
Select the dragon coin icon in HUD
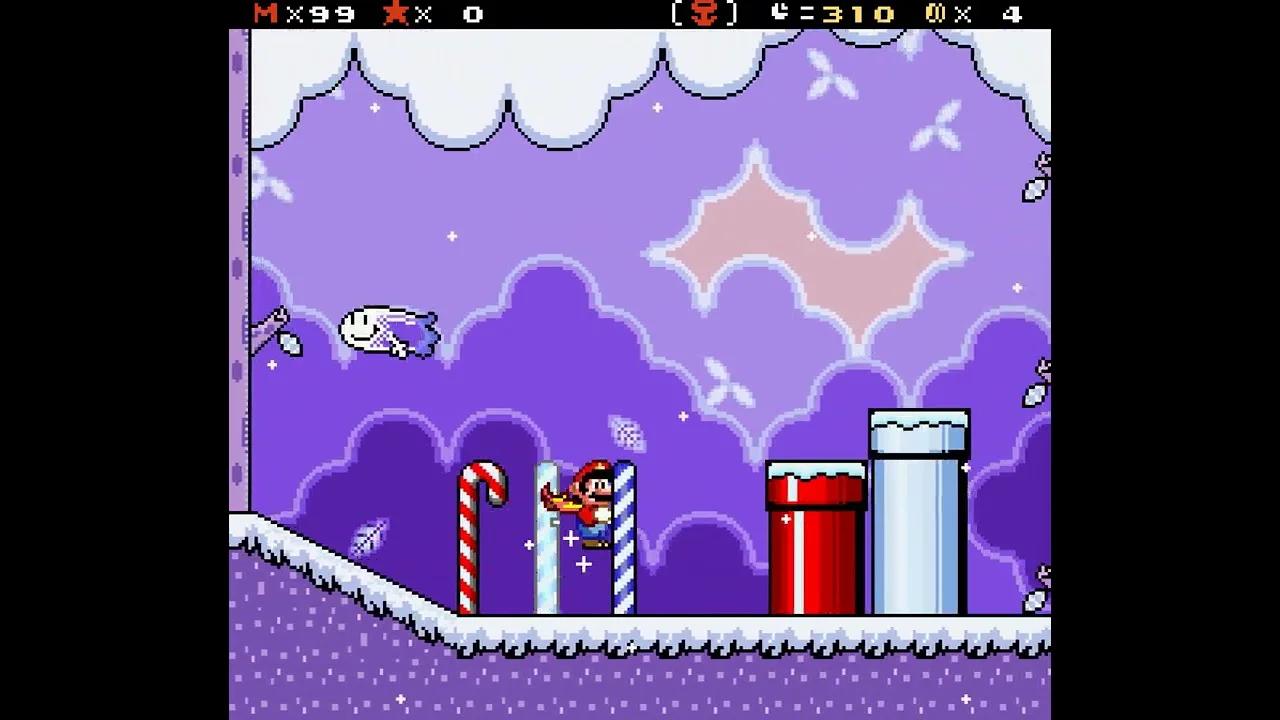938,15
